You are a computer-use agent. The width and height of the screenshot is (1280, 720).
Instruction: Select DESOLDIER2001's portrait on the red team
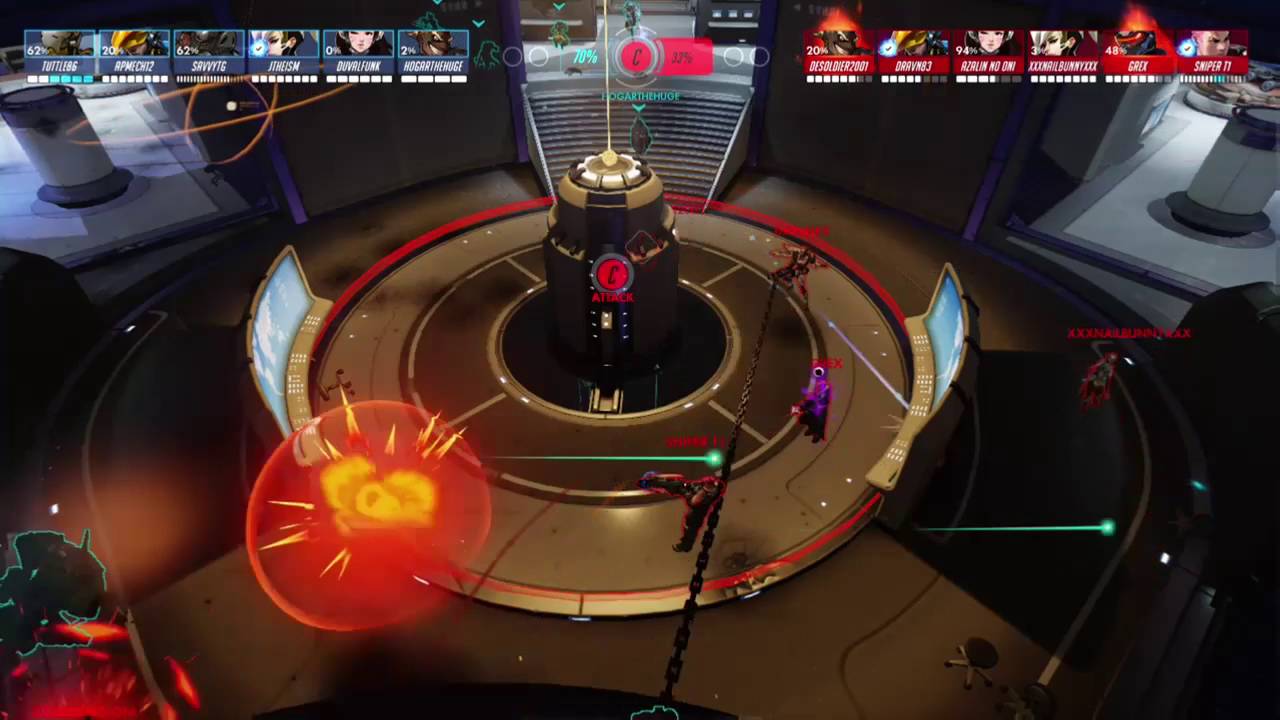(838, 43)
